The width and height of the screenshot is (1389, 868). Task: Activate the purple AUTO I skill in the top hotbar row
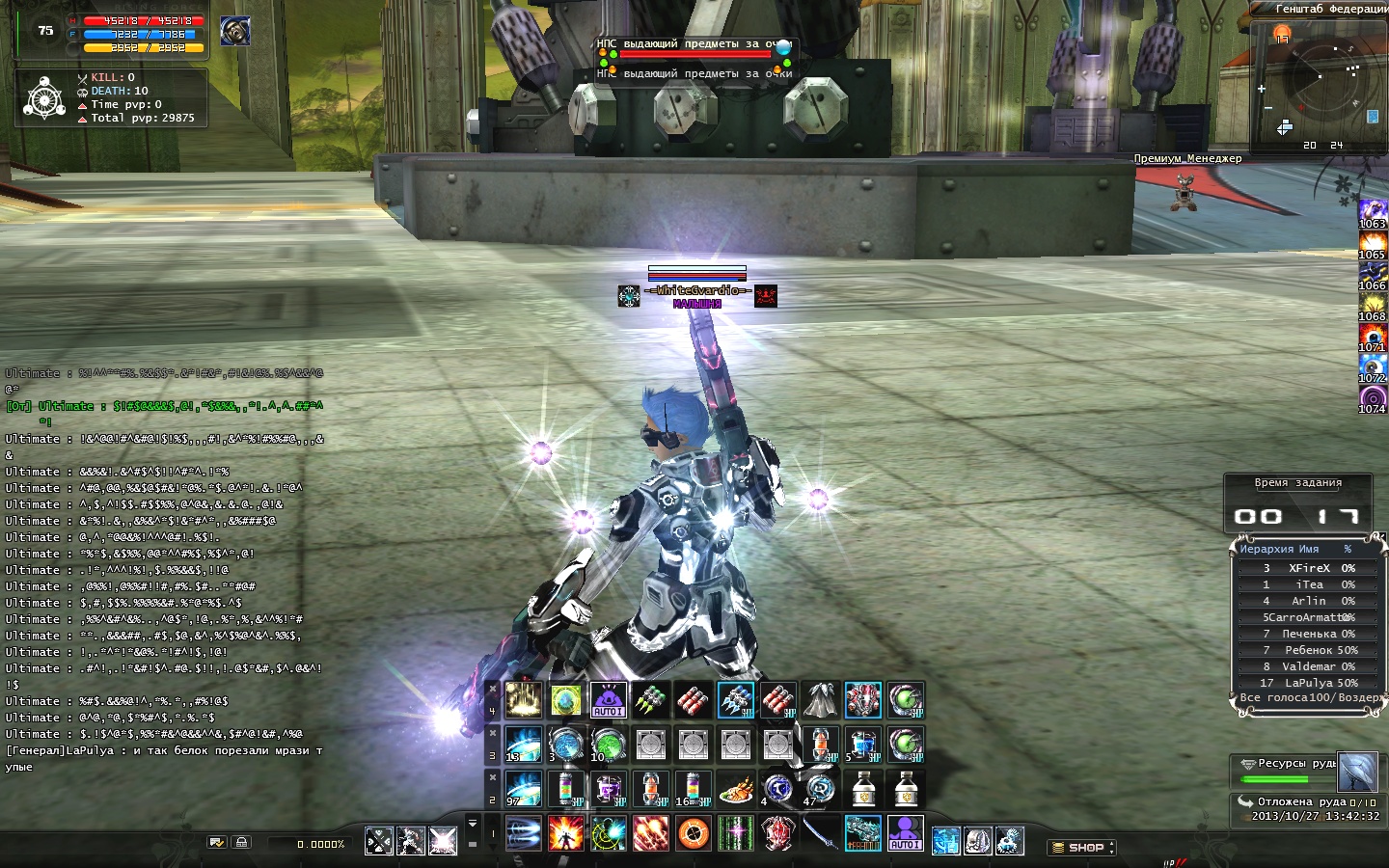[609, 700]
